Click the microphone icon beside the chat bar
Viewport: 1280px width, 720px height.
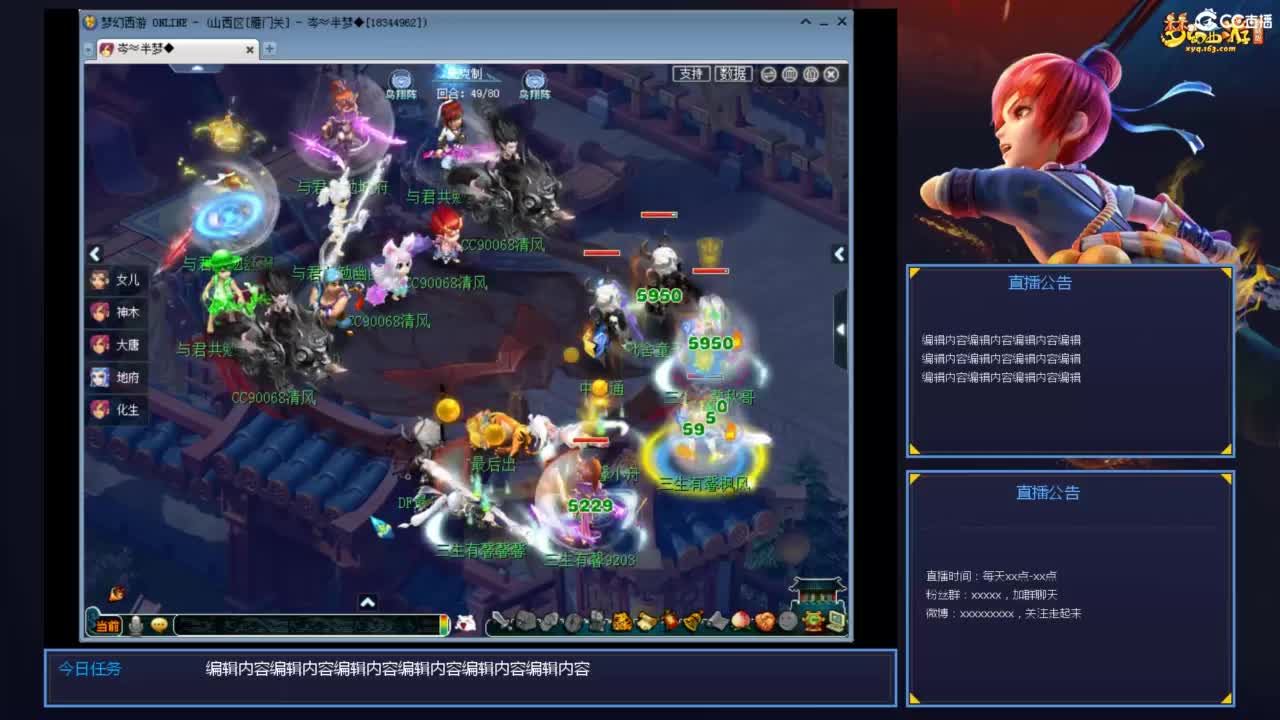coord(135,626)
